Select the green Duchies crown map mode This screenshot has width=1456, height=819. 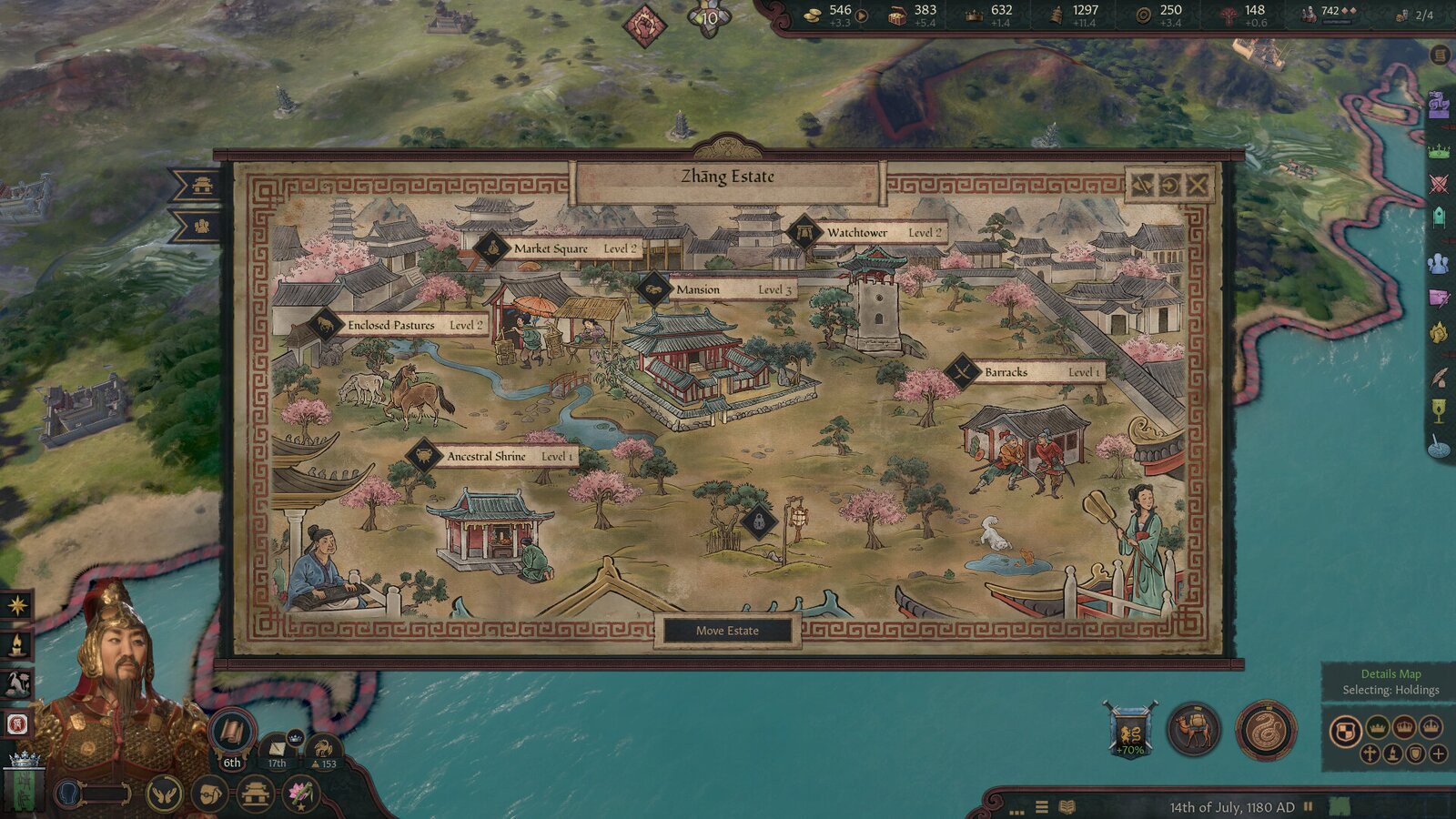point(1376,726)
